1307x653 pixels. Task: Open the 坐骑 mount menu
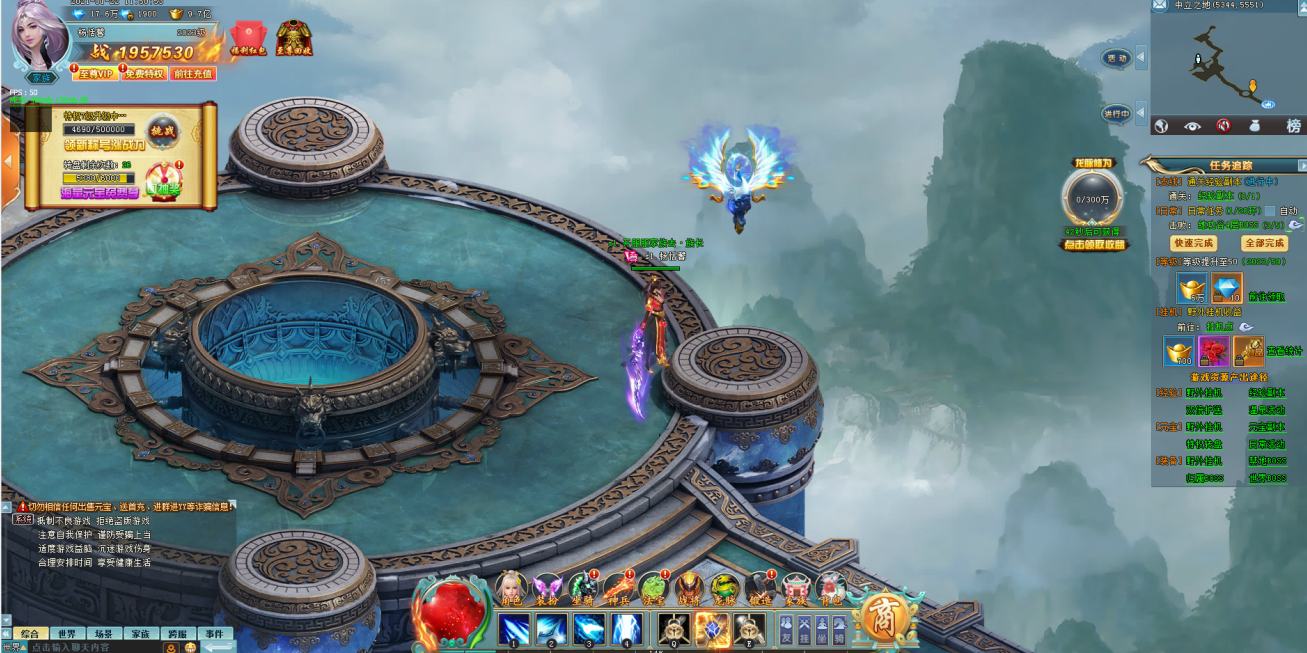tap(583, 588)
